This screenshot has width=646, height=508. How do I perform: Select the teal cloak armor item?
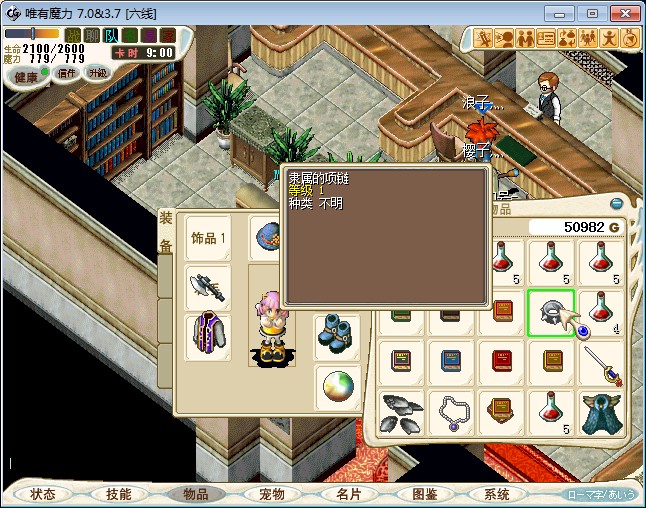tap(601, 412)
